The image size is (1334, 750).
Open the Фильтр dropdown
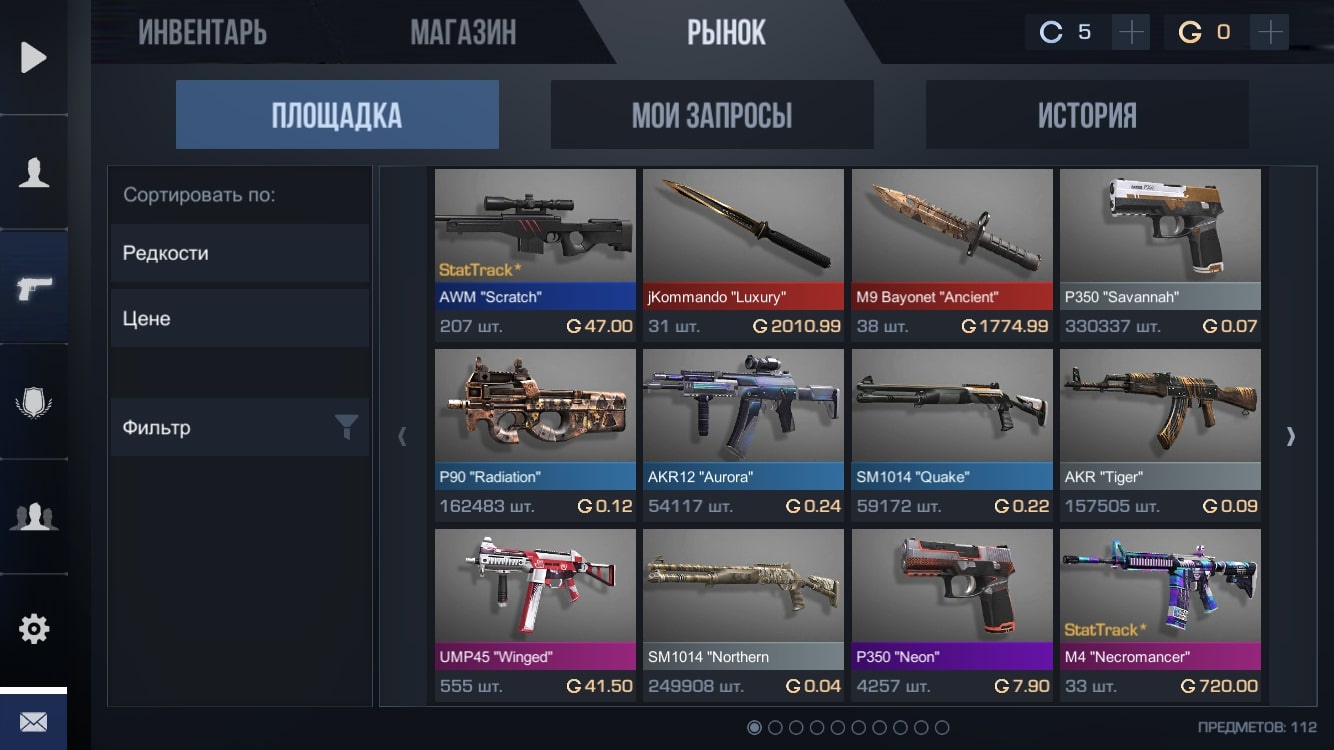point(239,428)
